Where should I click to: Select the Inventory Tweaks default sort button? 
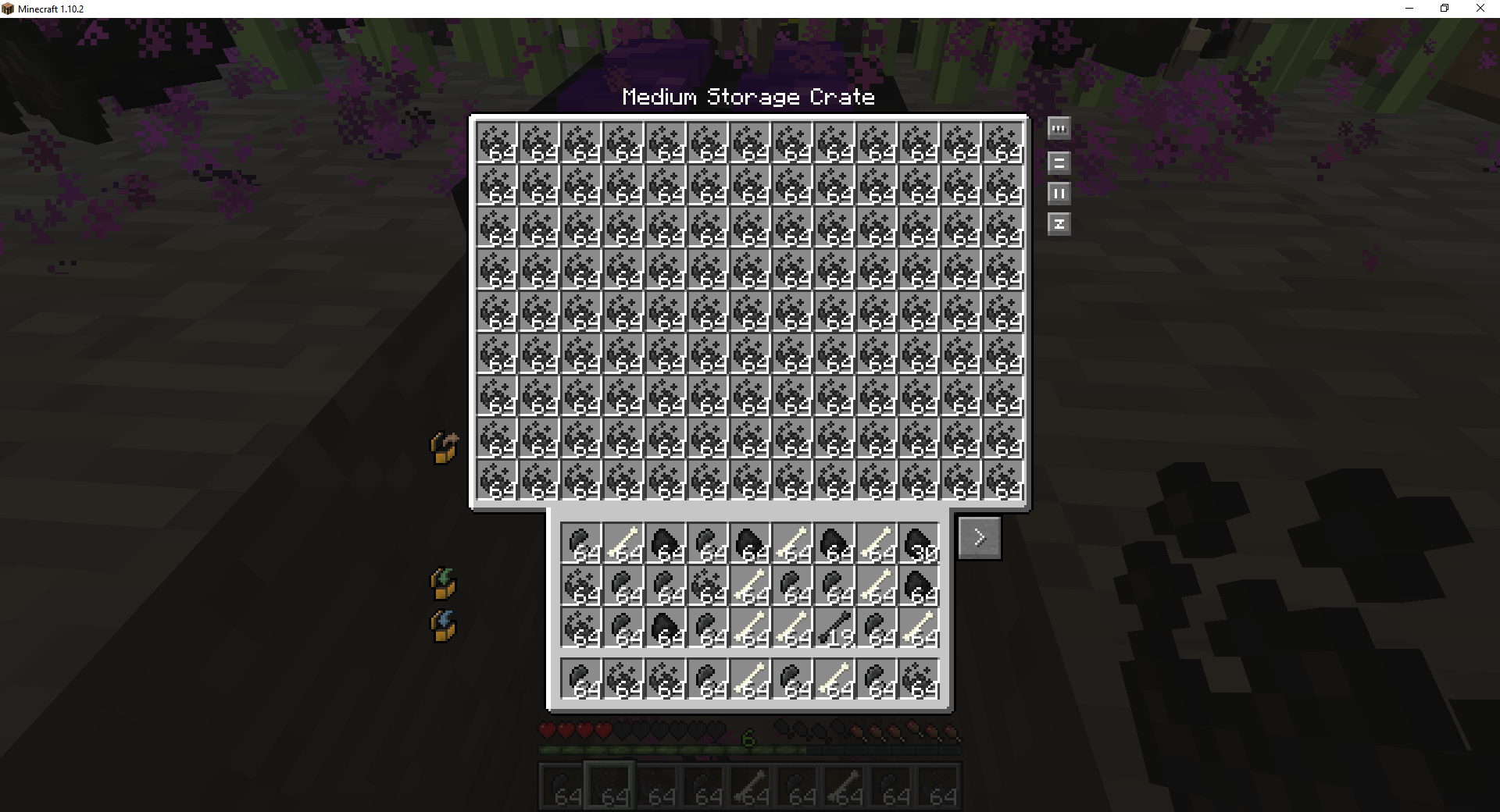click(1059, 129)
